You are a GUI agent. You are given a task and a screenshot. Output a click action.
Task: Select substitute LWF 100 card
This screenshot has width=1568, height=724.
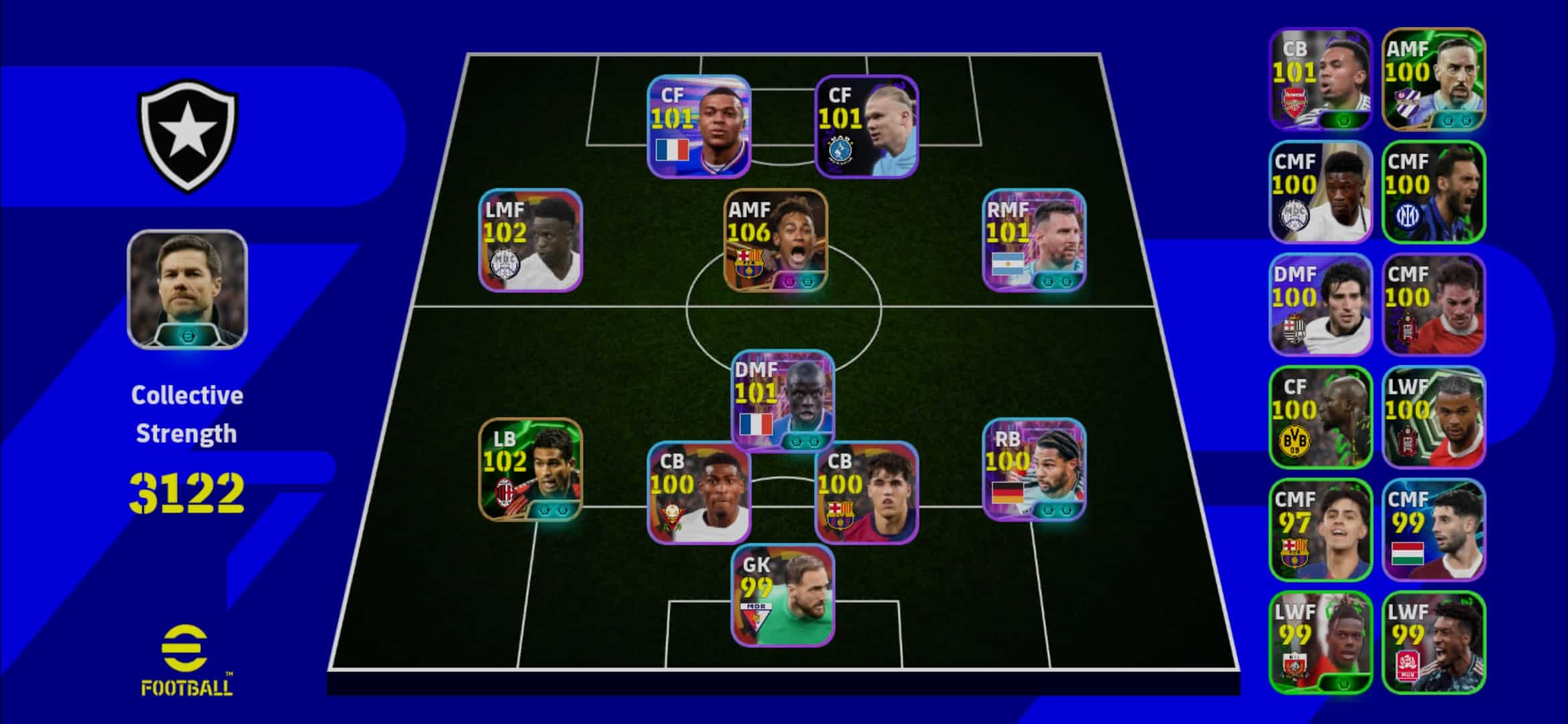tap(1433, 417)
